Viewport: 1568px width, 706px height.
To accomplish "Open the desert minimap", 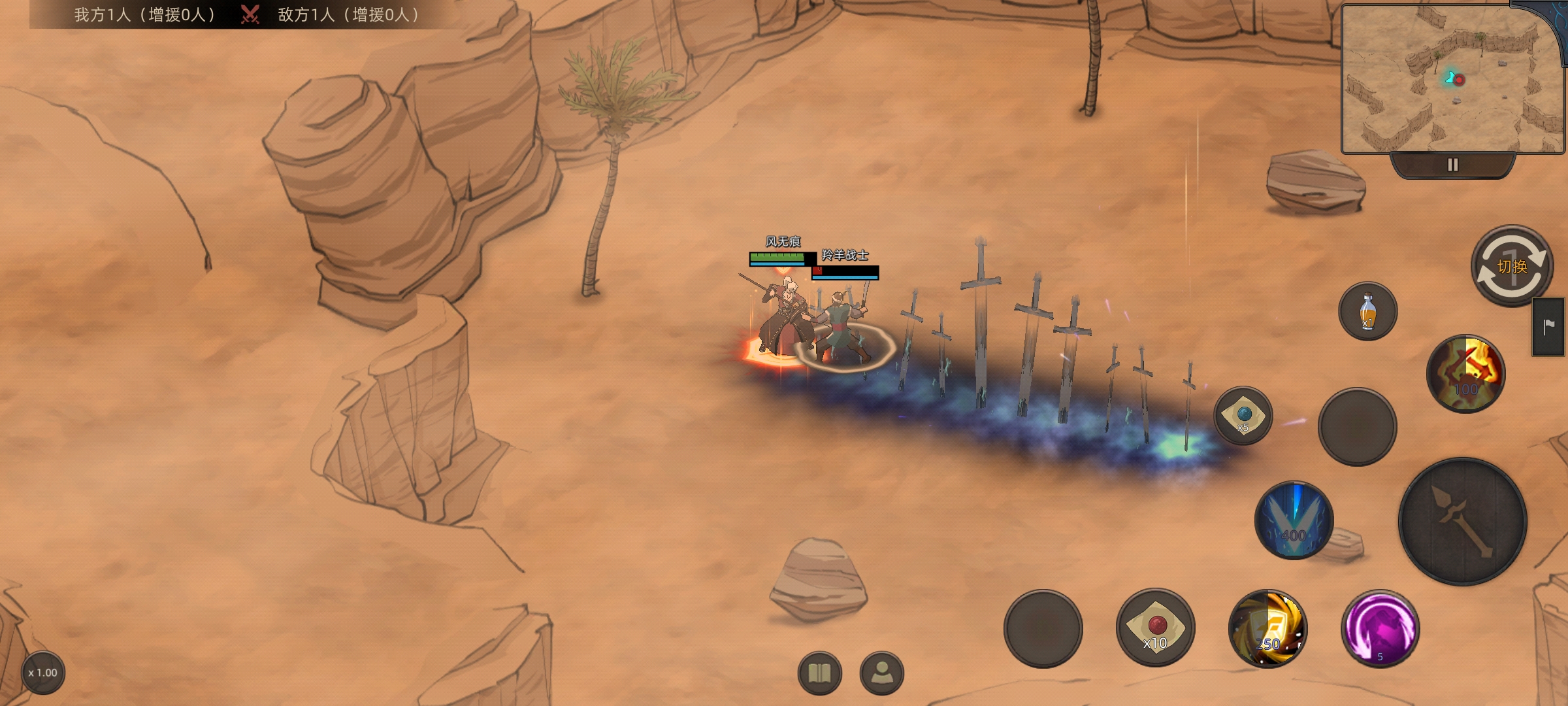I will tap(1450, 80).
